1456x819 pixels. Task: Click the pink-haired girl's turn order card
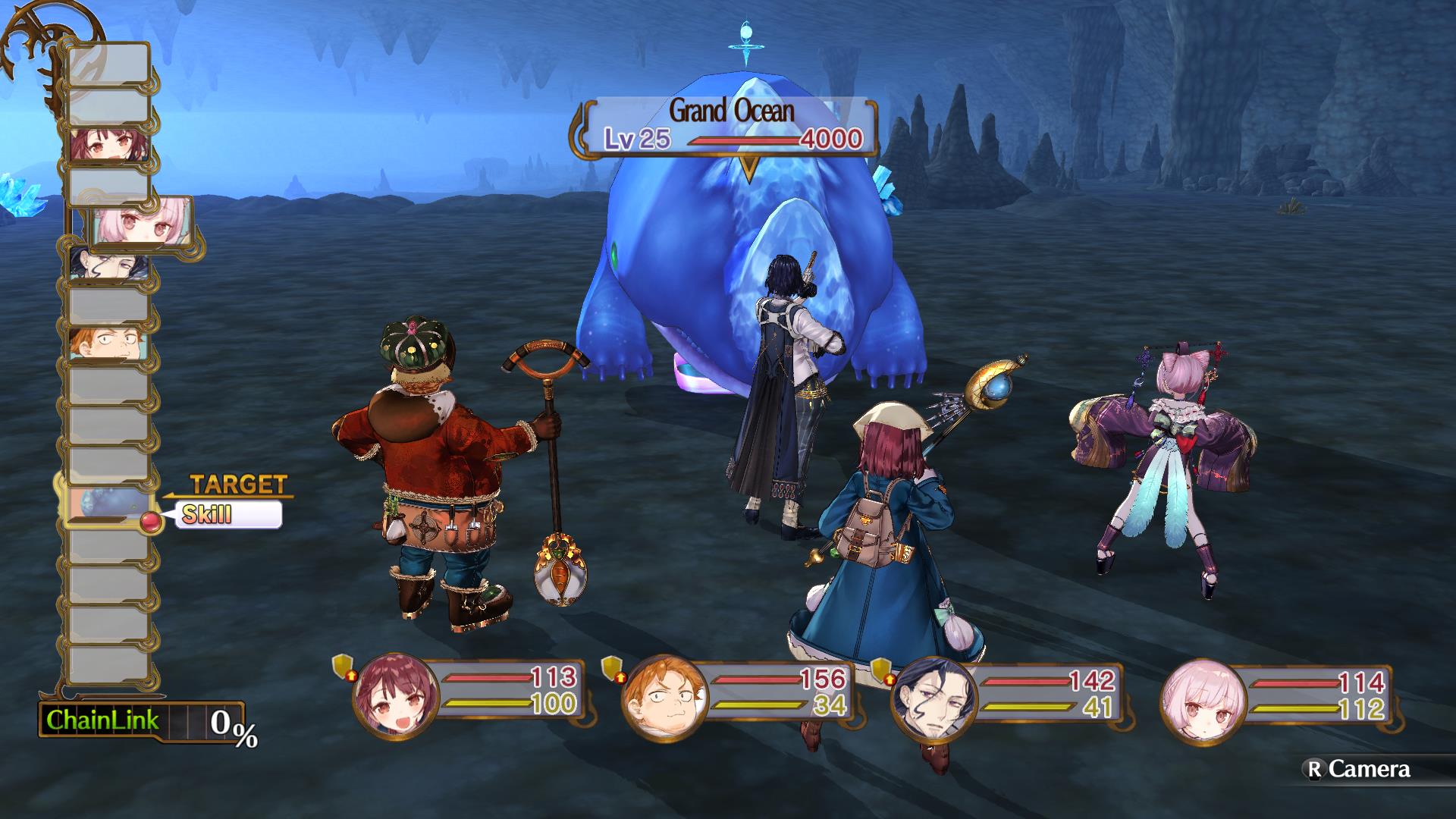pos(141,222)
